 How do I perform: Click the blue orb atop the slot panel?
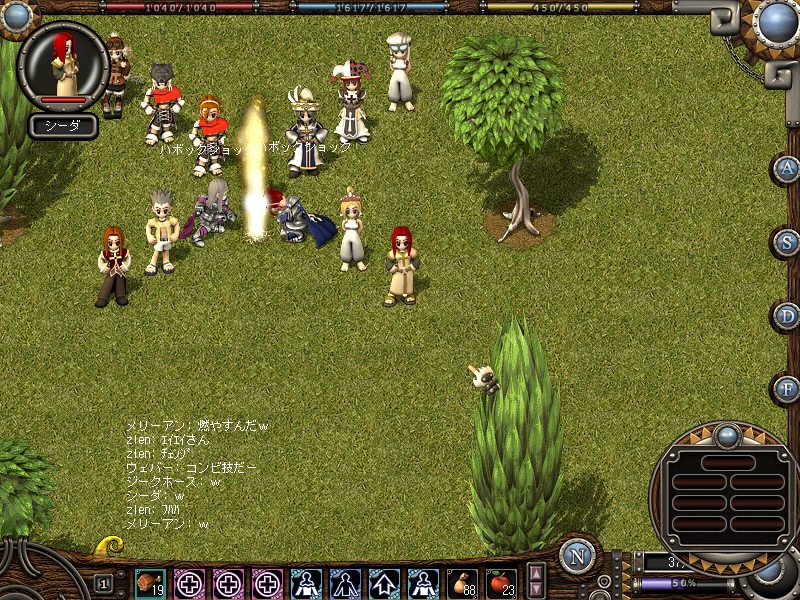726,436
